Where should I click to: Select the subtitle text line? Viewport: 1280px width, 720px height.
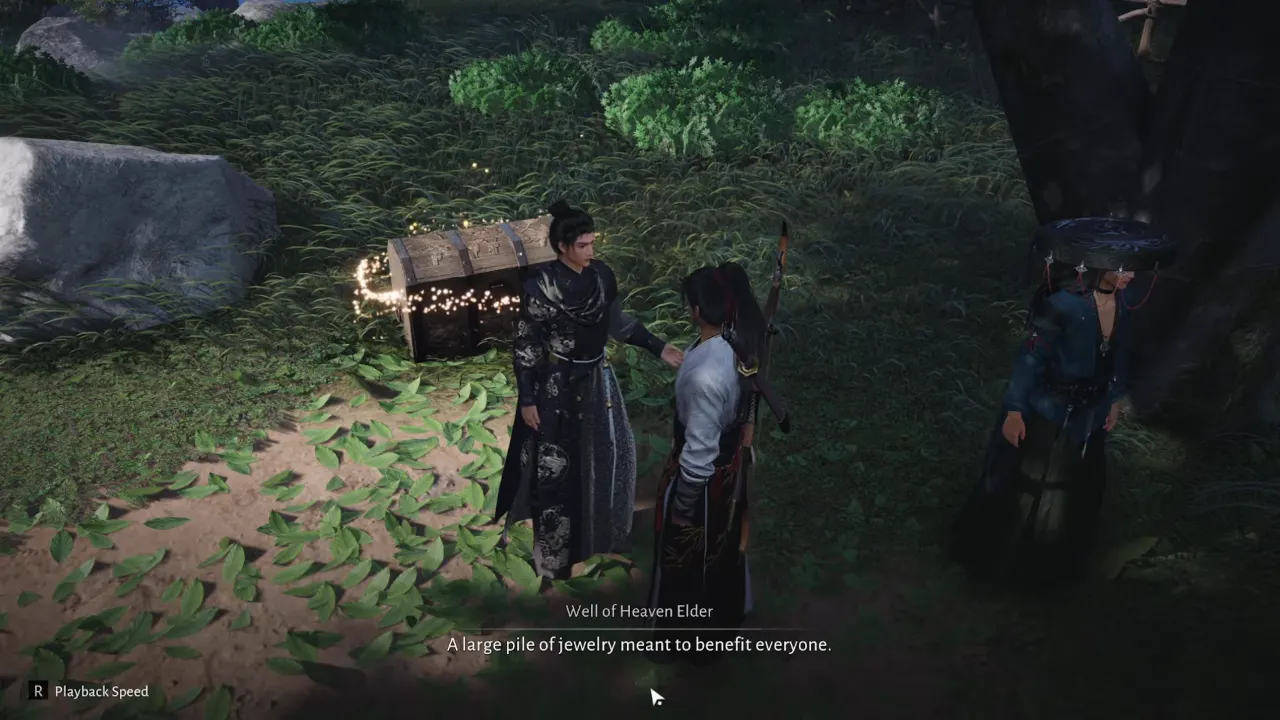point(639,645)
